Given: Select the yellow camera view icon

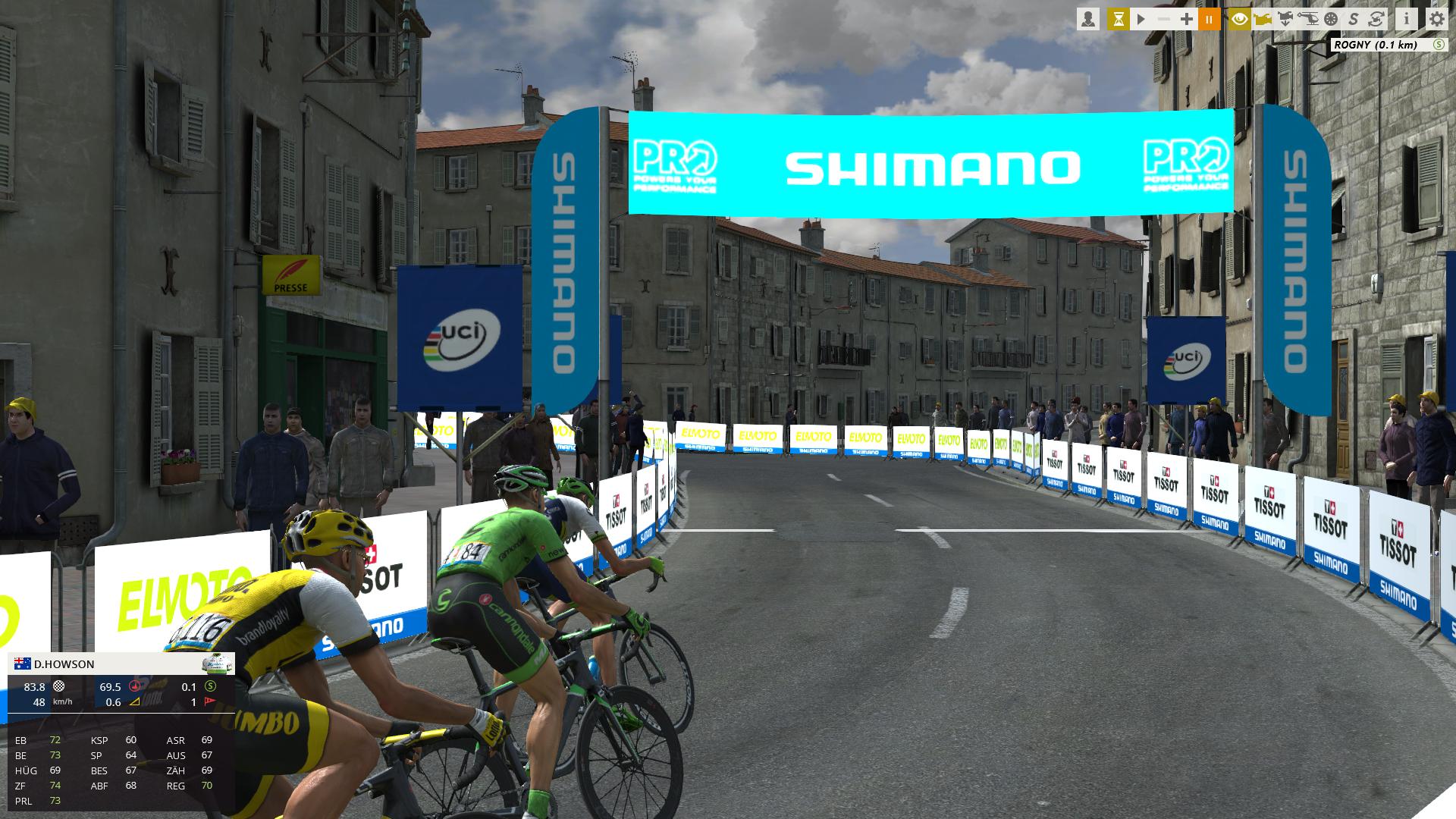Looking at the screenshot, I should pyautogui.click(x=1263, y=19).
